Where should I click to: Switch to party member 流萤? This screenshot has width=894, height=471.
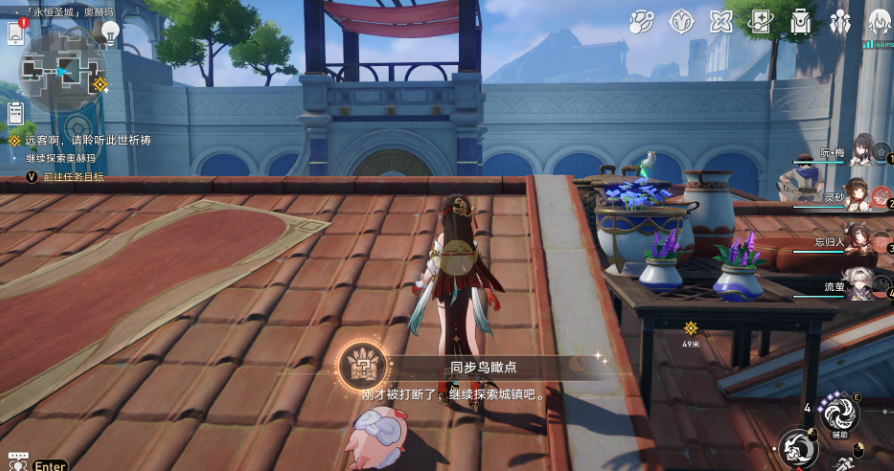[858, 285]
